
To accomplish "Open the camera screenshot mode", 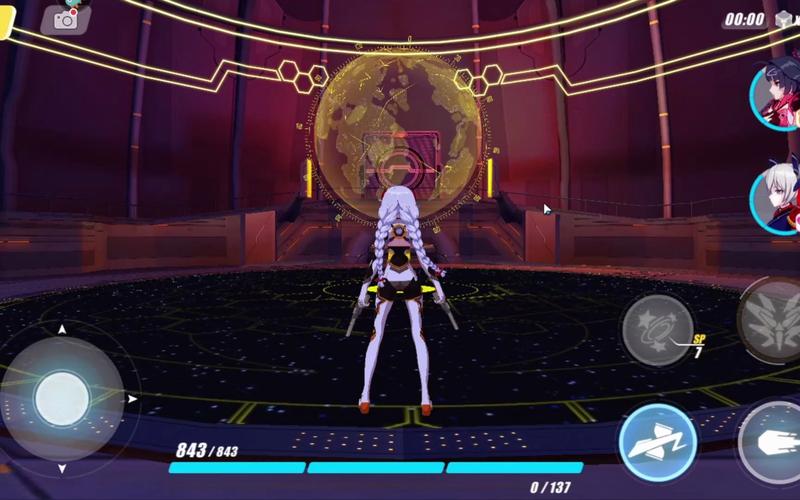I will tap(65, 18).
